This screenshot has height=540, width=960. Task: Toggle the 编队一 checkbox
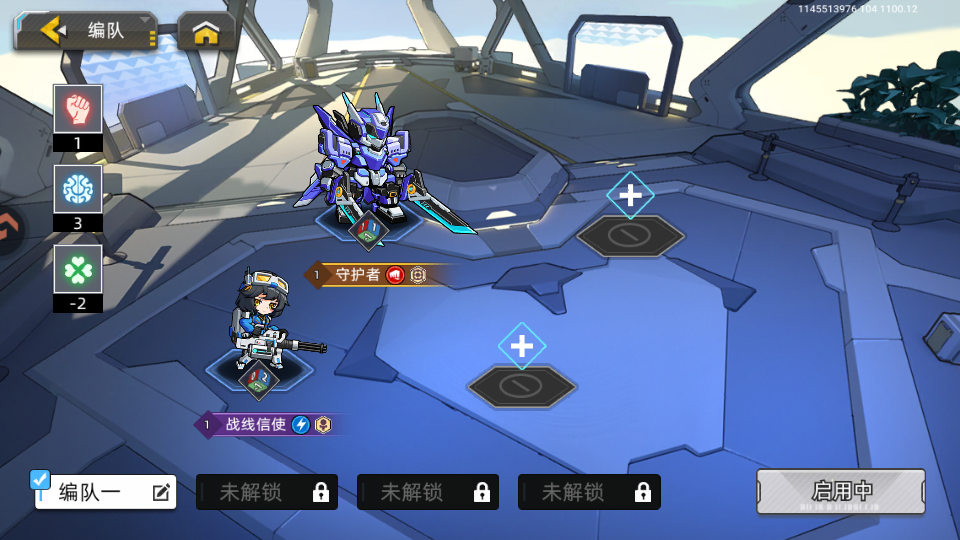[41, 480]
